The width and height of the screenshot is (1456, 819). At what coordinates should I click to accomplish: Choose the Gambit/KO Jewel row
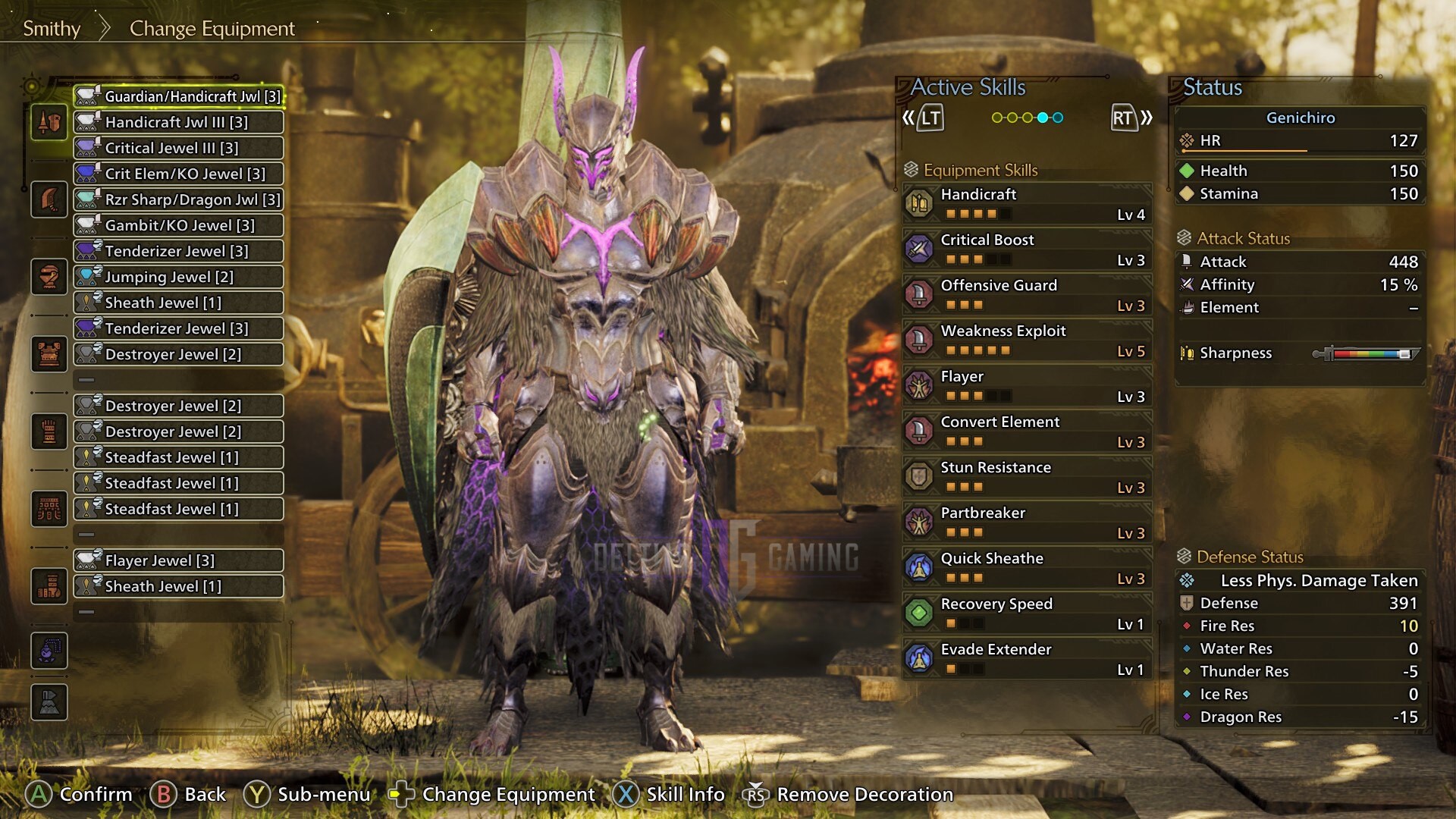179,225
